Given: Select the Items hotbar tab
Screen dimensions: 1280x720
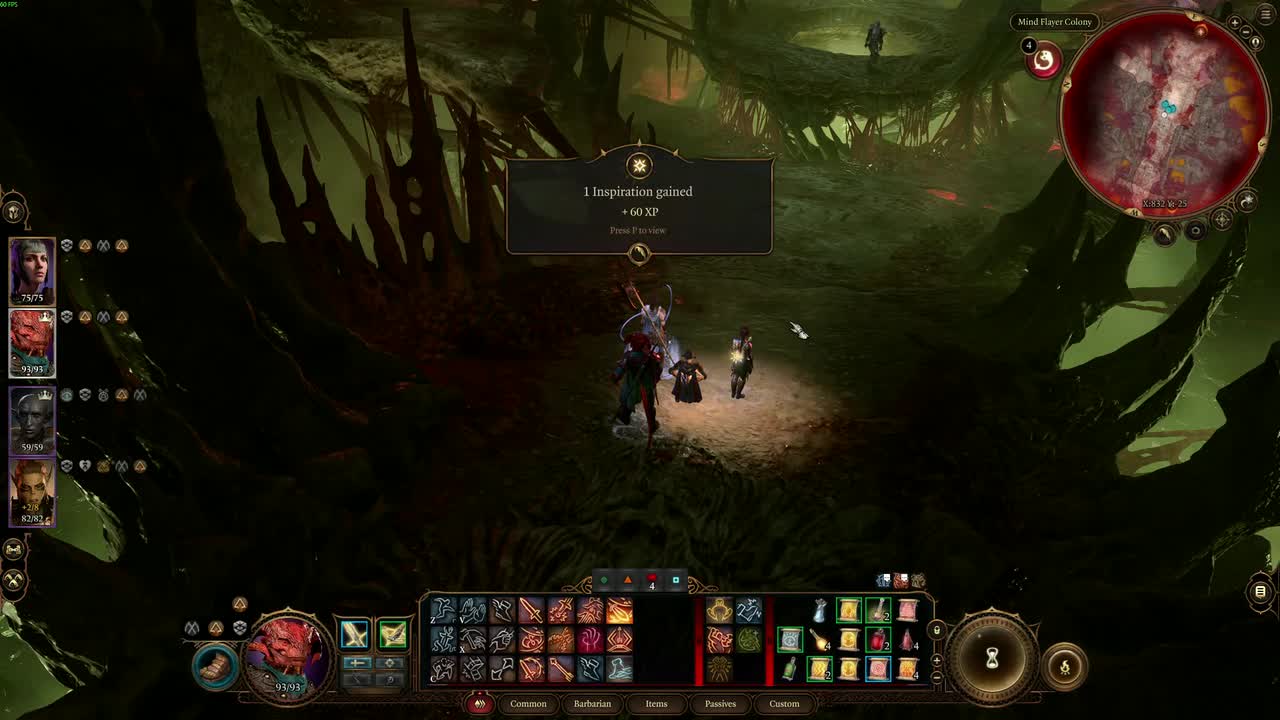Looking at the screenshot, I should tap(656, 704).
